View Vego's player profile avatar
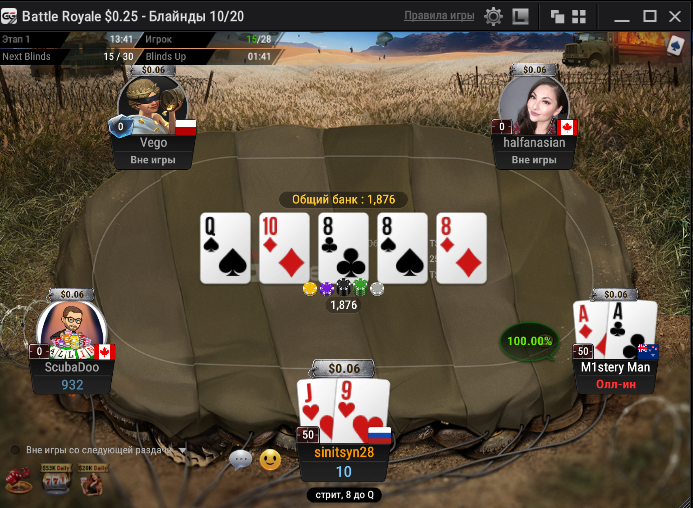Image resolution: width=693 pixels, height=508 pixels. click(152, 103)
